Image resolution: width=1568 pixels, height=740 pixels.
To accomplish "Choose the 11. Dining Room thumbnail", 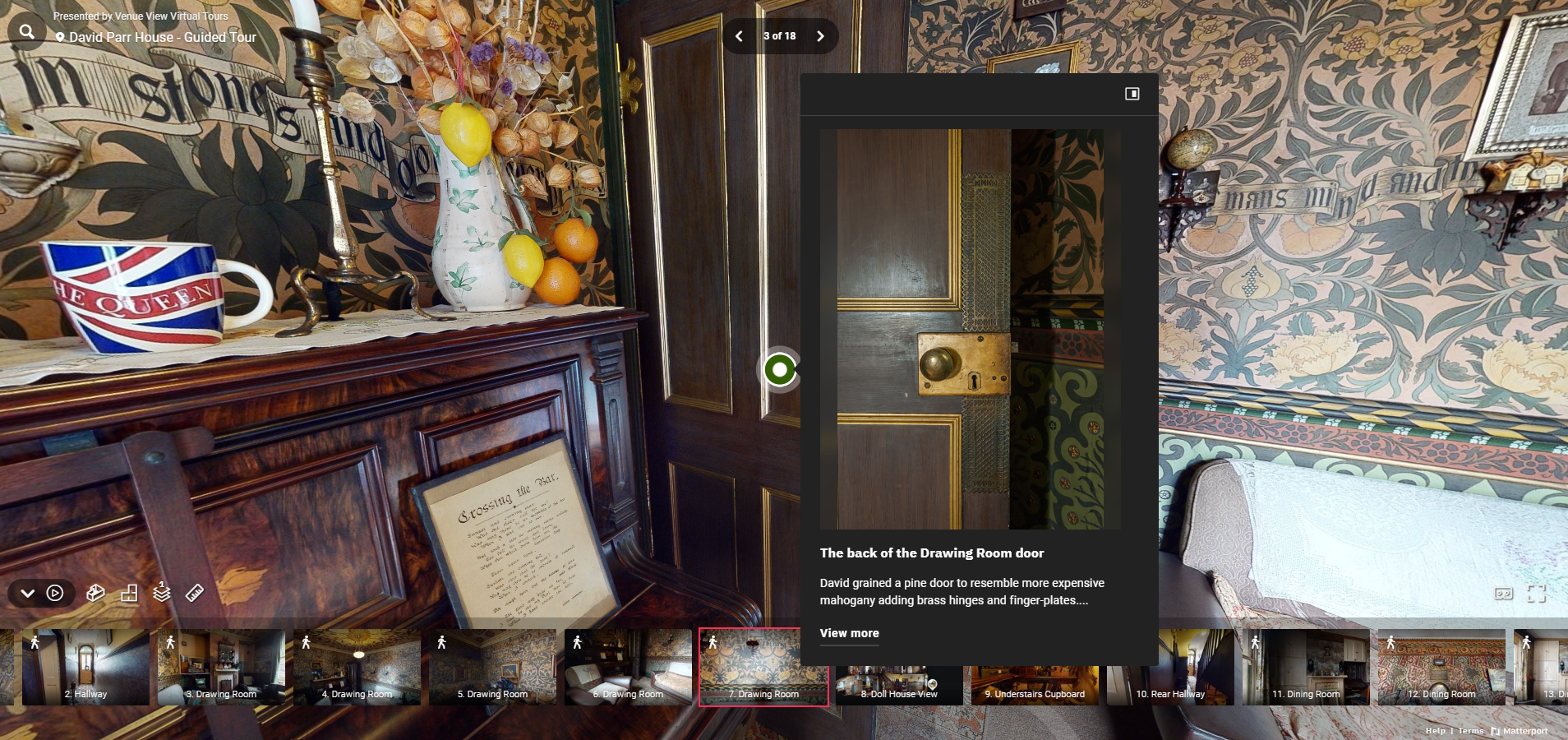I will point(1306,667).
